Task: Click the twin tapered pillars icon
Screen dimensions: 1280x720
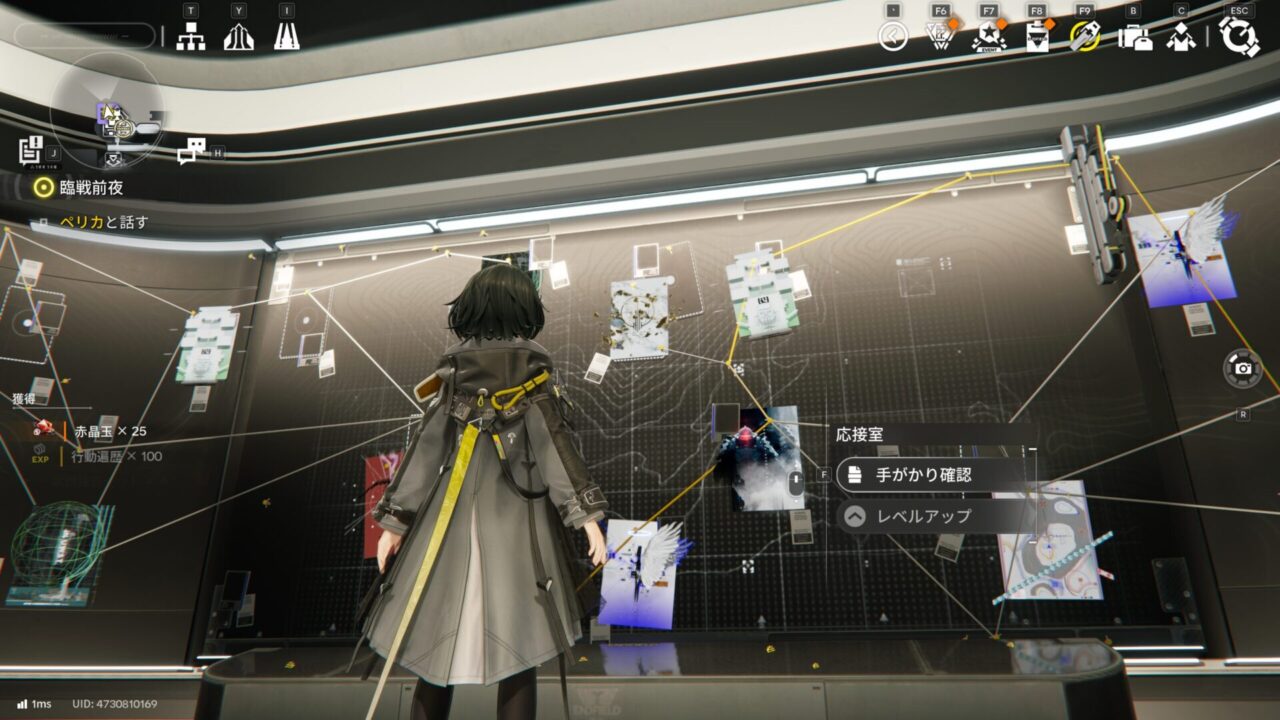Action: pyautogui.click(x=238, y=36)
